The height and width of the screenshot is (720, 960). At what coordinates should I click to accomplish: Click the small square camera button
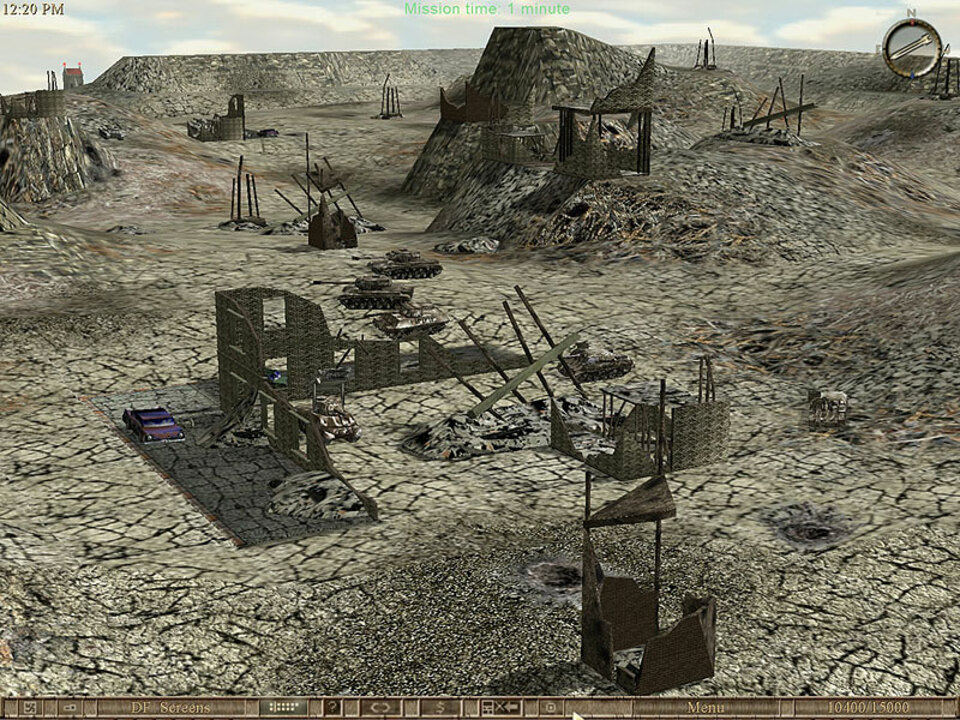click(x=550, y=708)
